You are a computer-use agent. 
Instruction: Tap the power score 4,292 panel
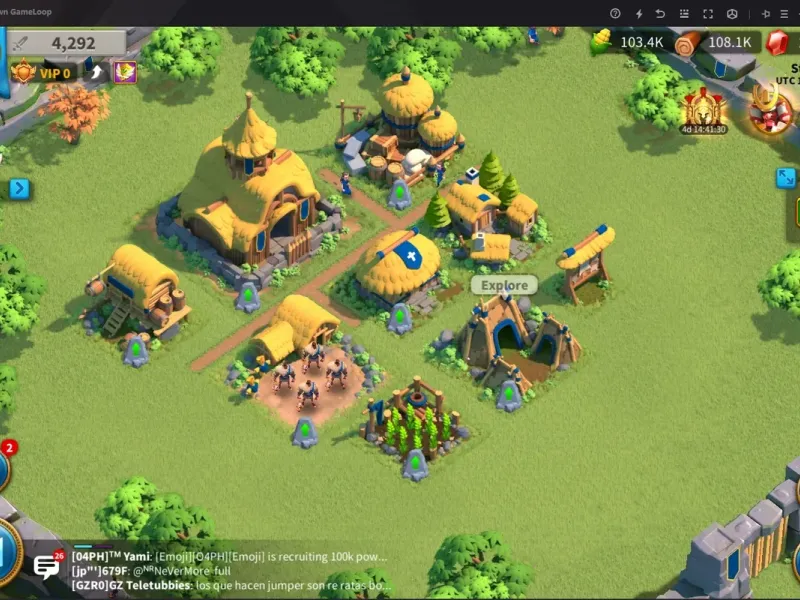(68, 43)
